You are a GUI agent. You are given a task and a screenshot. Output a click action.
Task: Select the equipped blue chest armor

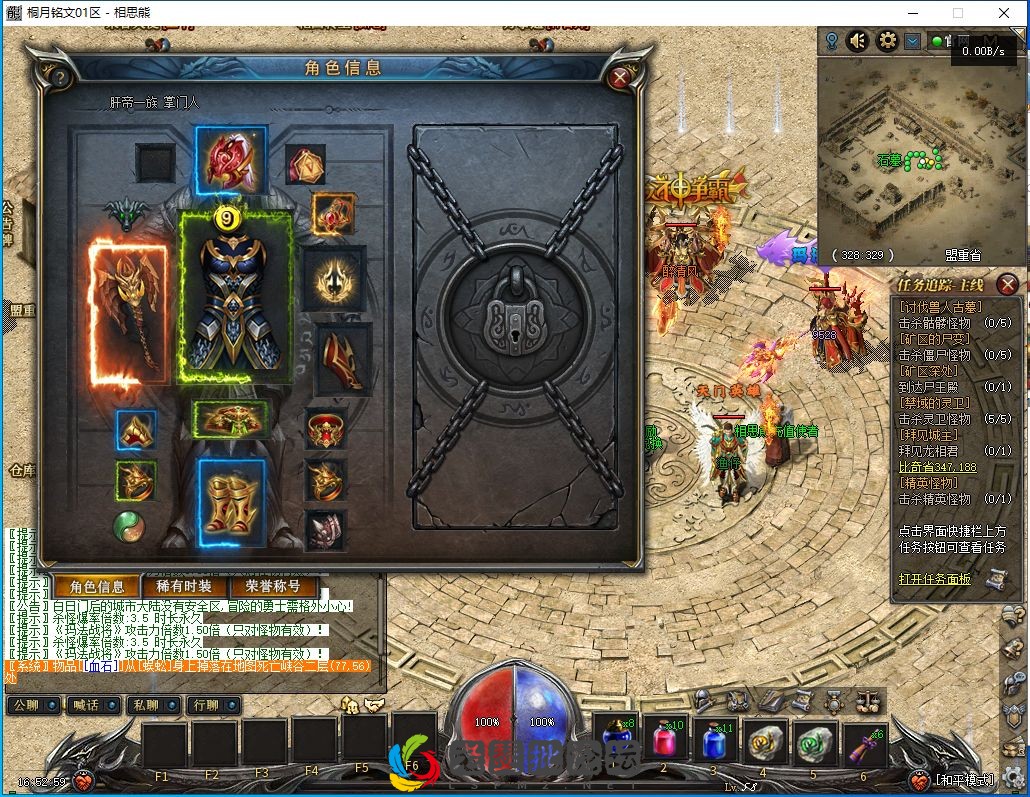[x=236, y=297]
